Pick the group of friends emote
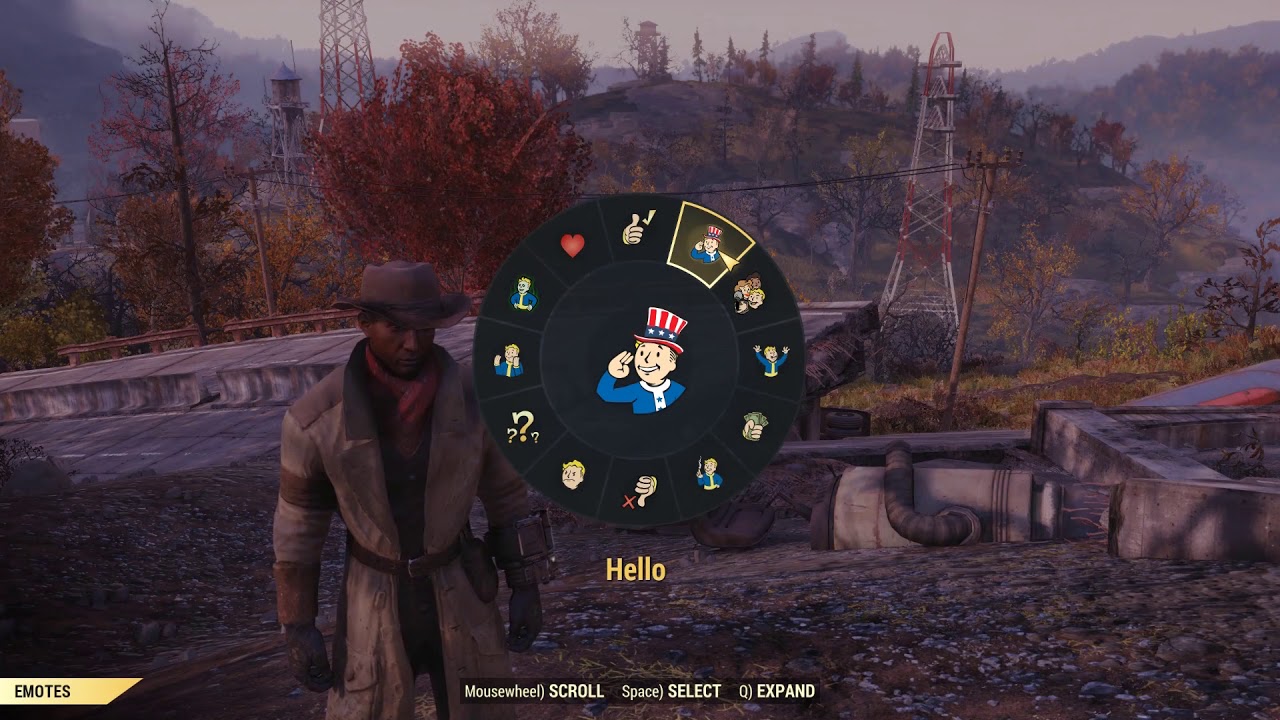Viewport: 1280px width, 720px height. [x=748, y=293]
